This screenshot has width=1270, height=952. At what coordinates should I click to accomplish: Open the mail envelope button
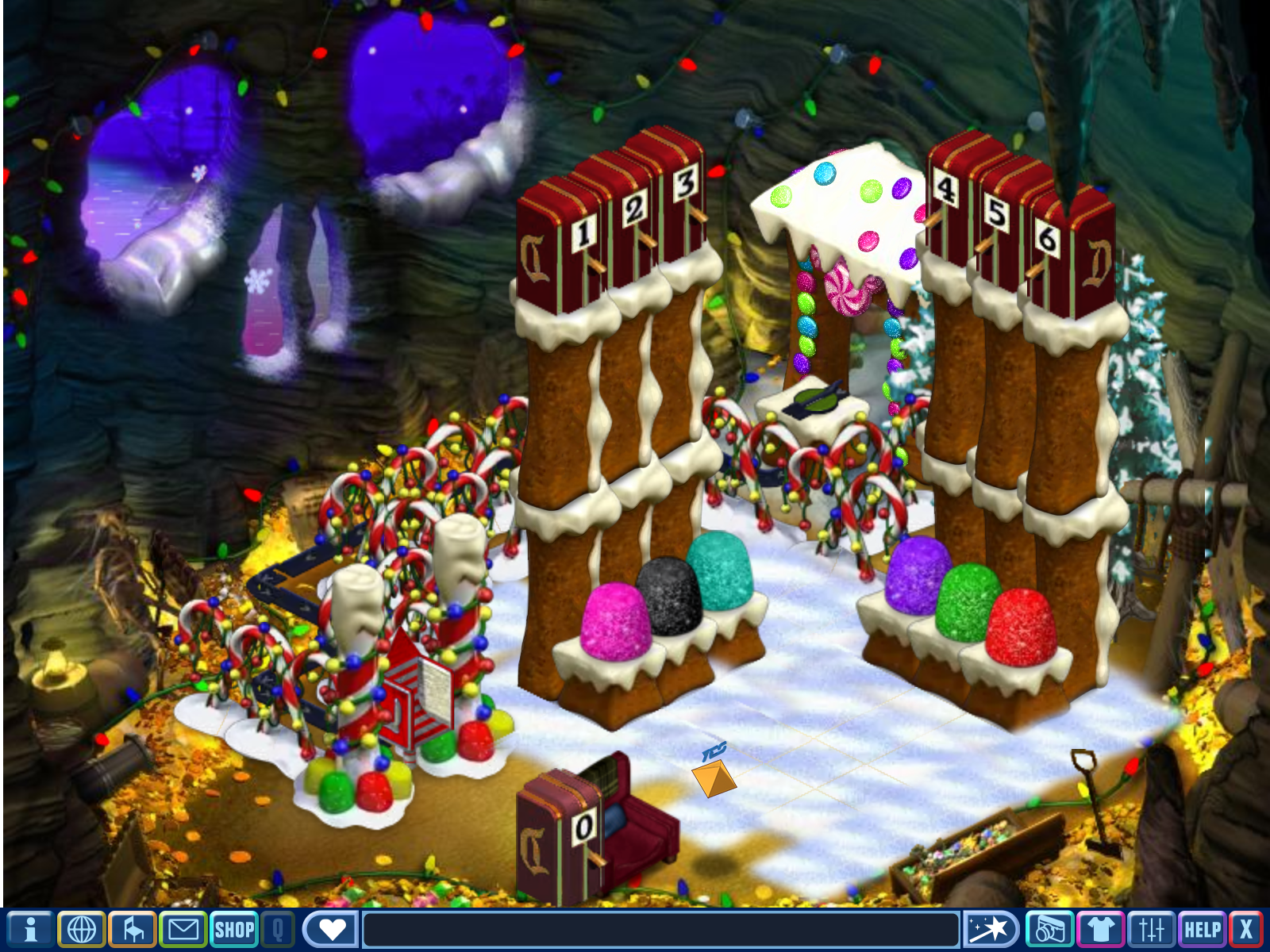tap(183, 929)
